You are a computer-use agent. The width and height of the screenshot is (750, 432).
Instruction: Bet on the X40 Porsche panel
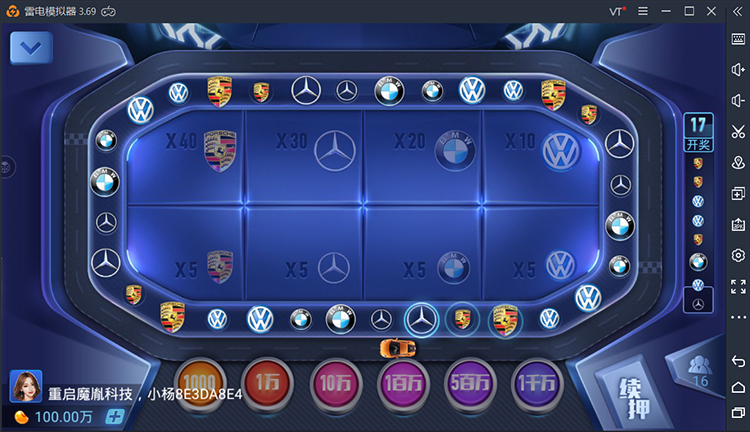coord(186,155)
